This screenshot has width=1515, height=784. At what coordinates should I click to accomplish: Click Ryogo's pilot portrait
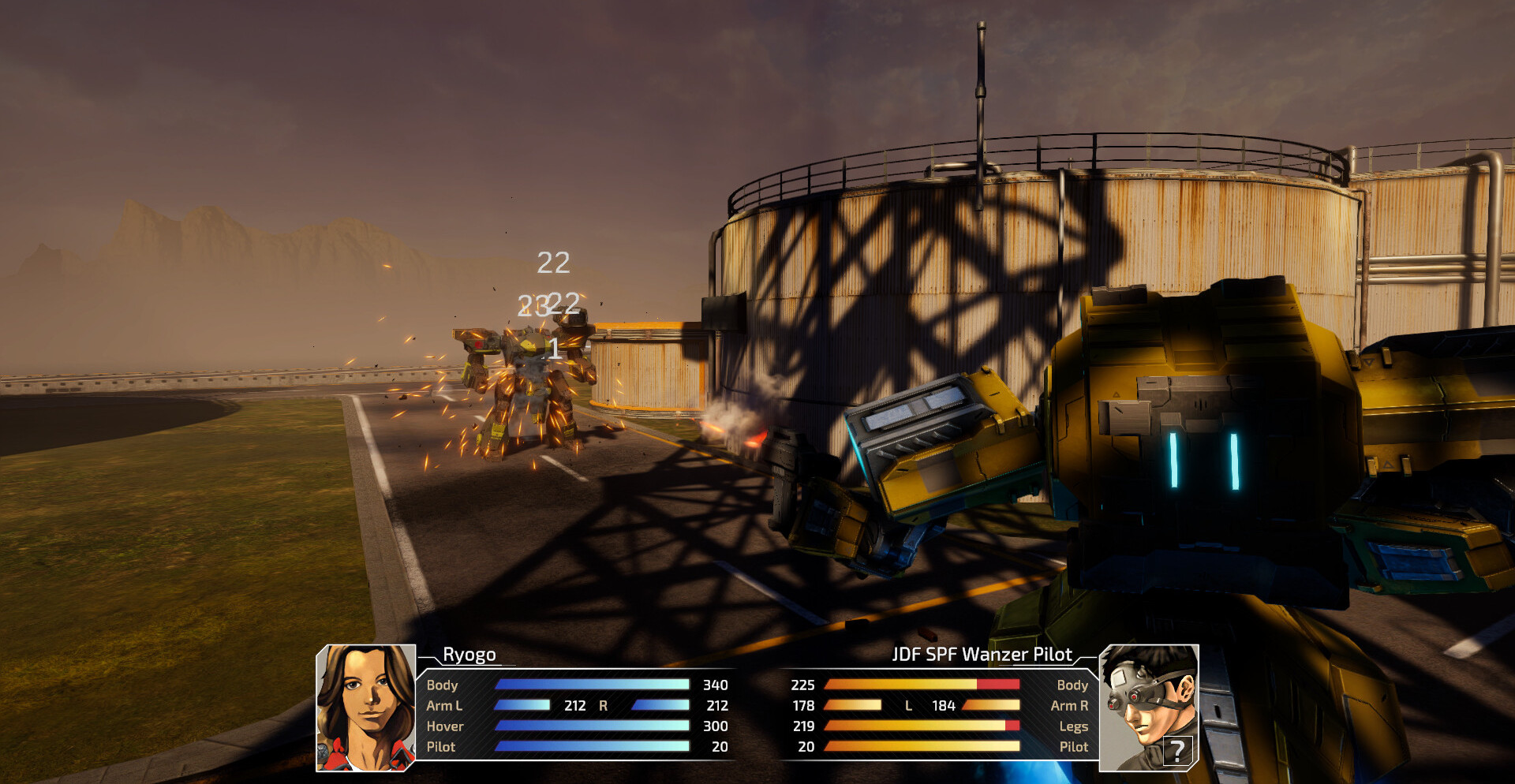point(365,707)
